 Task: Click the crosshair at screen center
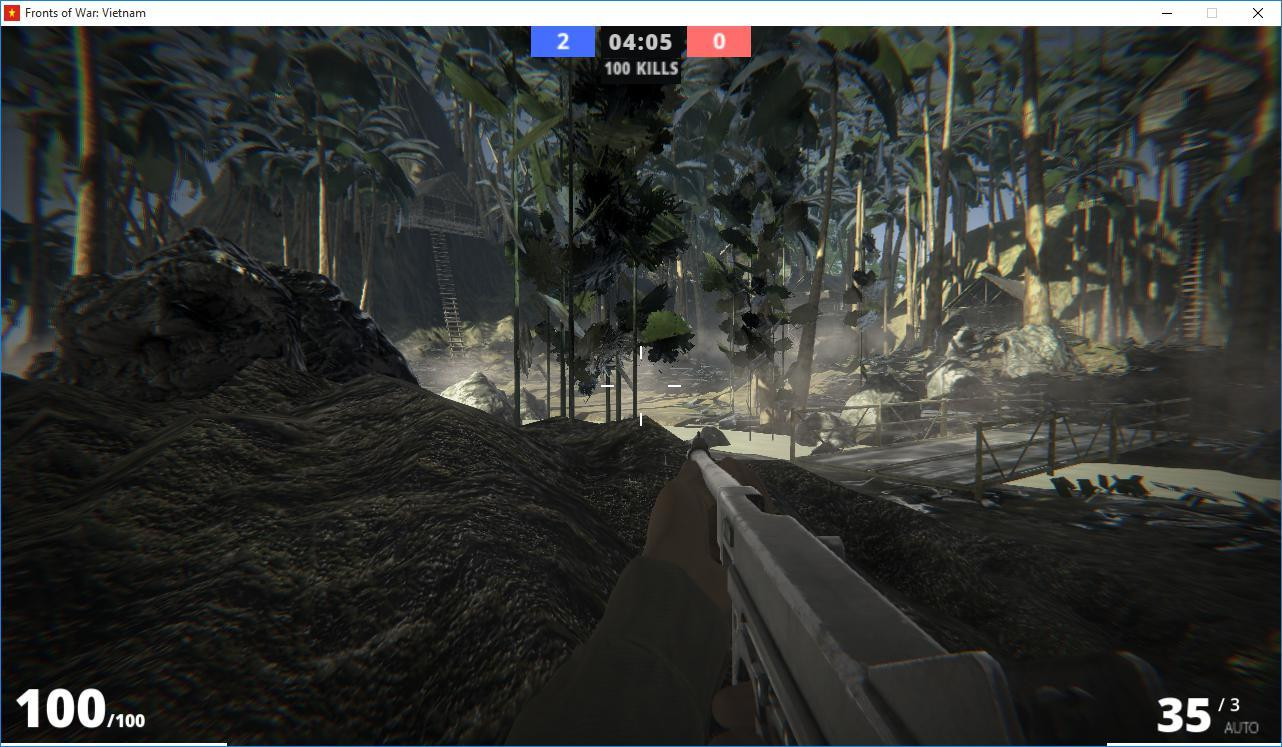pos(640,386)
